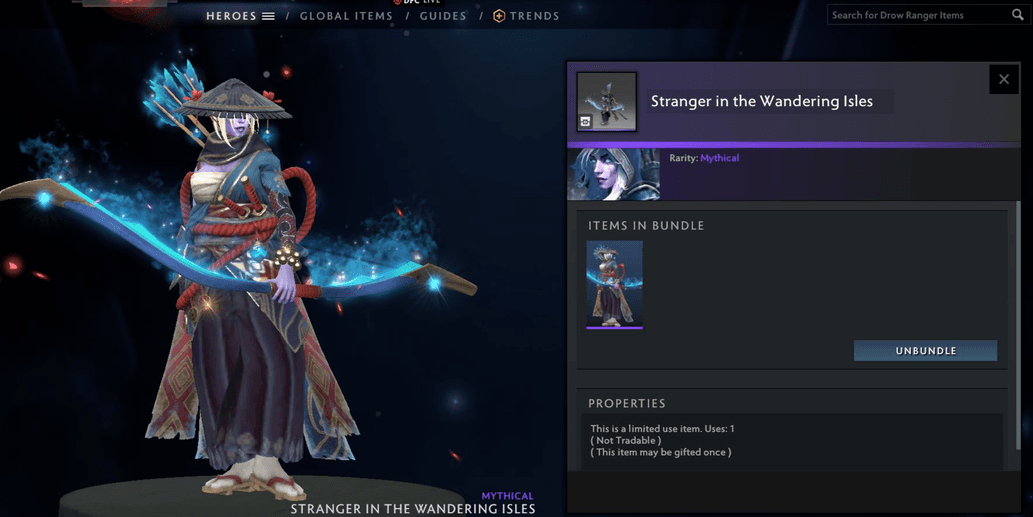Open the Heroes menu
Image resolution: width=1033 pixels, height=517 pixels.
click(x=240, y=16)
